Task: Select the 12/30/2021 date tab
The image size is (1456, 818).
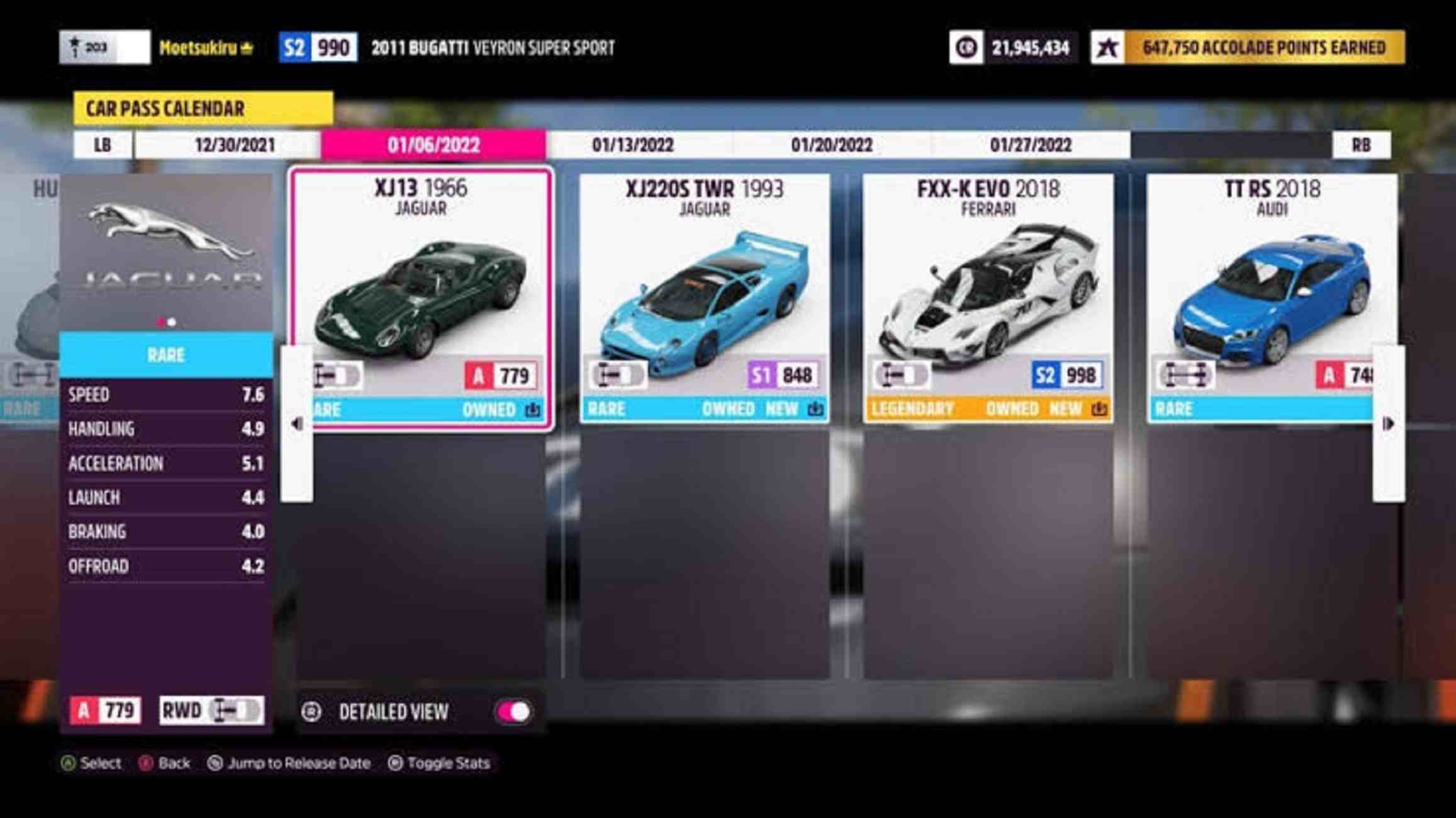Action: (234, 145)
